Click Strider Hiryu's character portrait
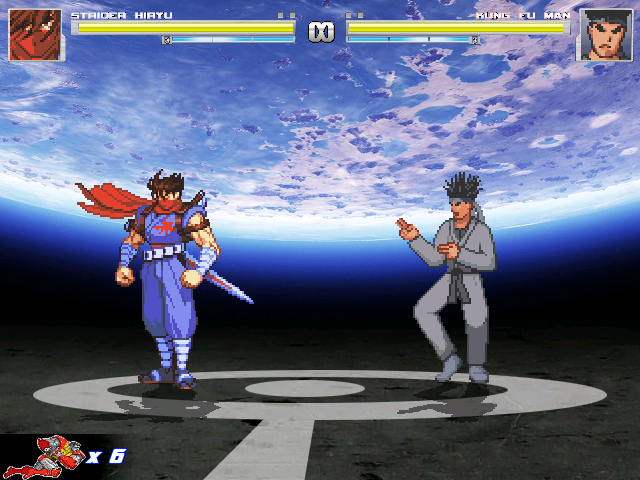Screen dimensions: 640x480 pyautogui.click(x=35, y=35)
